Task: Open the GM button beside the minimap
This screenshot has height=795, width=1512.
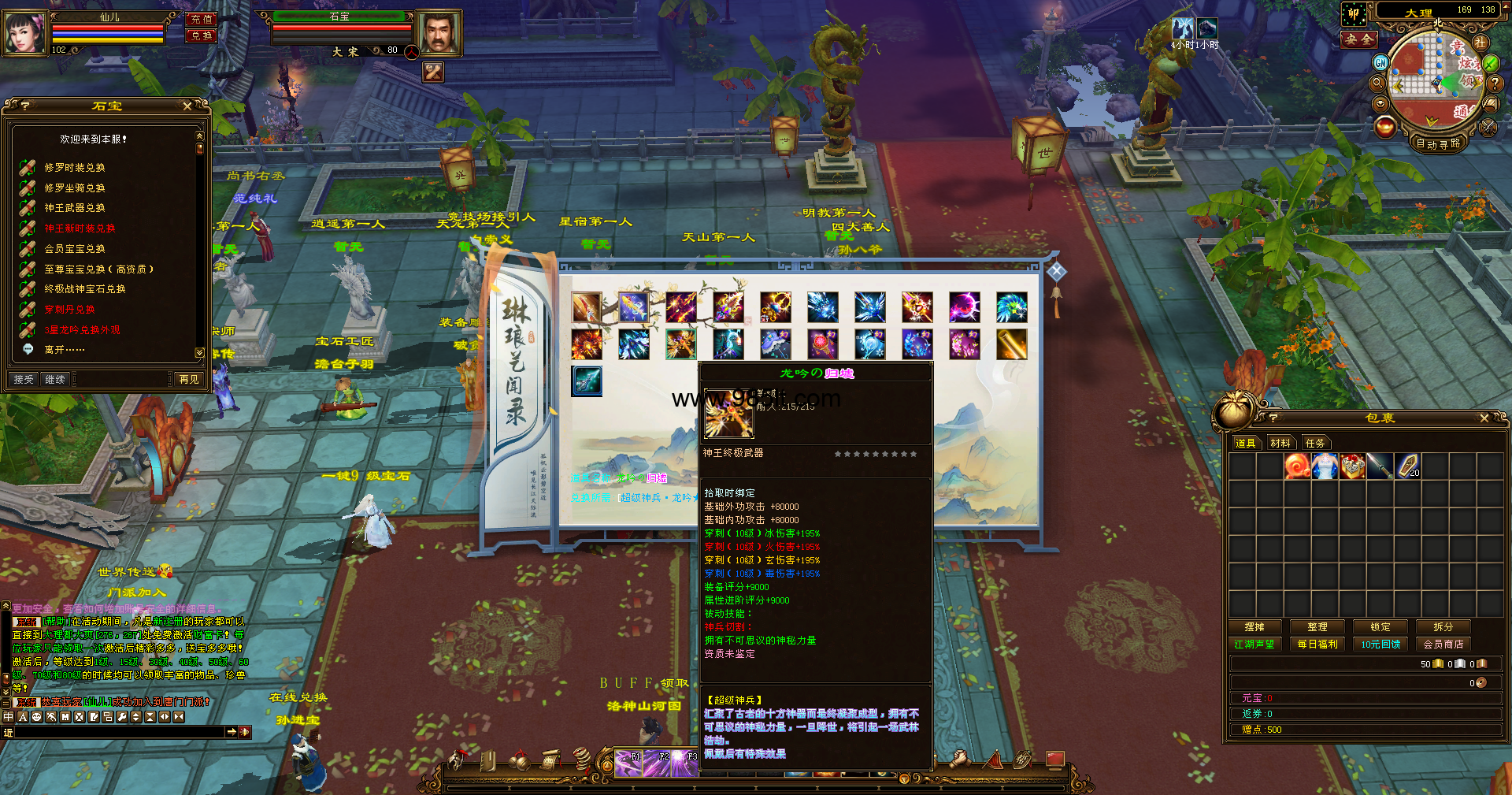Action: pos(1380,62)
